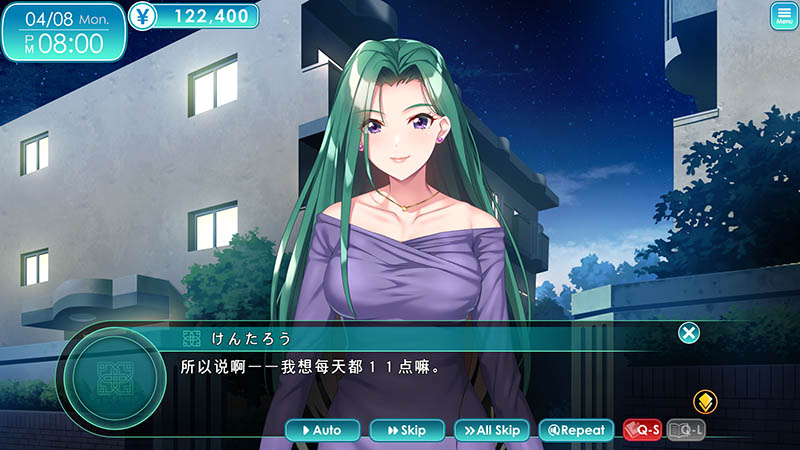Choose All Skip
This screenshot has width=800, height=450.
tap(491, 430)
